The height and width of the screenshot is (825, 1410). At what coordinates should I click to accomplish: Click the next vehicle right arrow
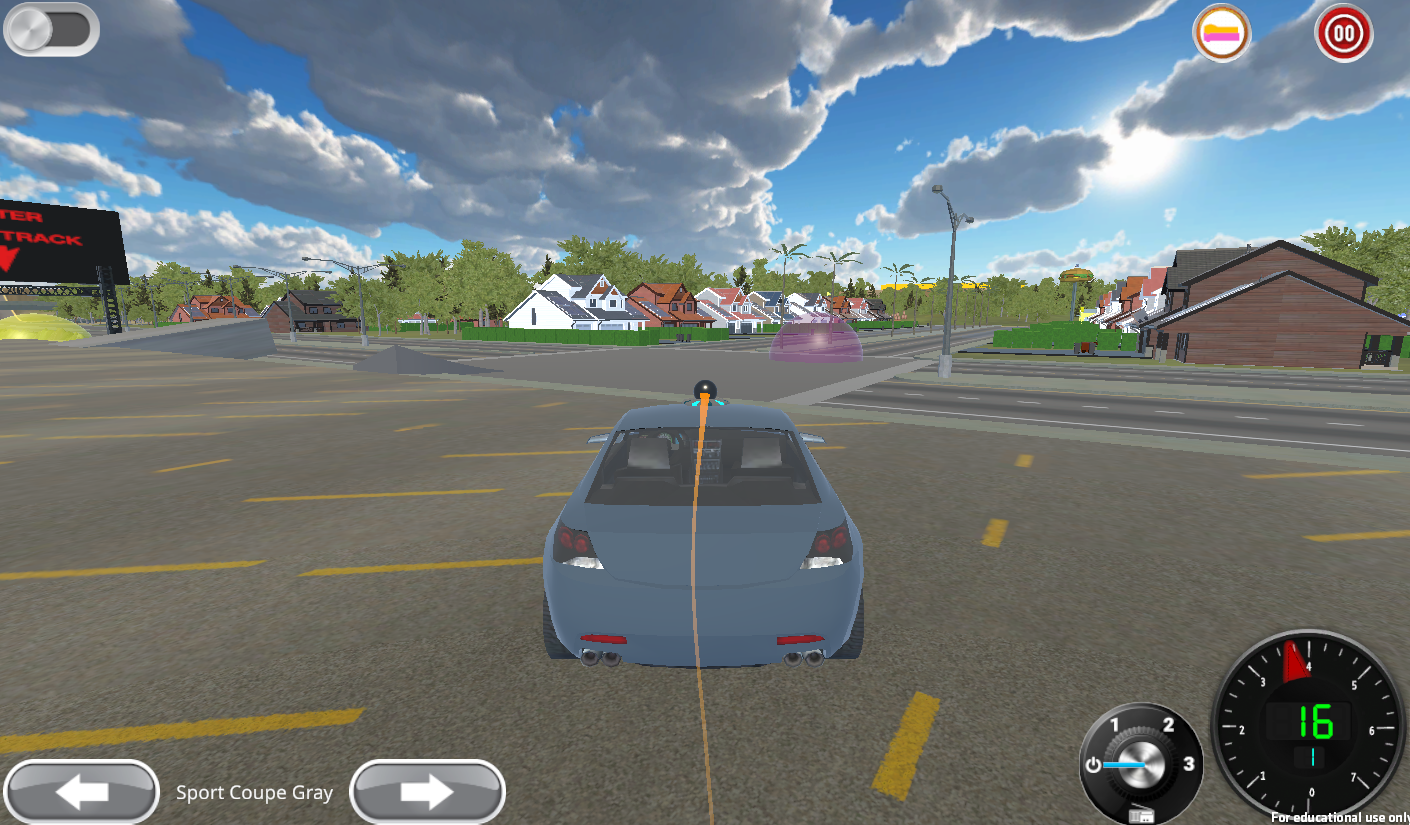click(x=427, y=791)
